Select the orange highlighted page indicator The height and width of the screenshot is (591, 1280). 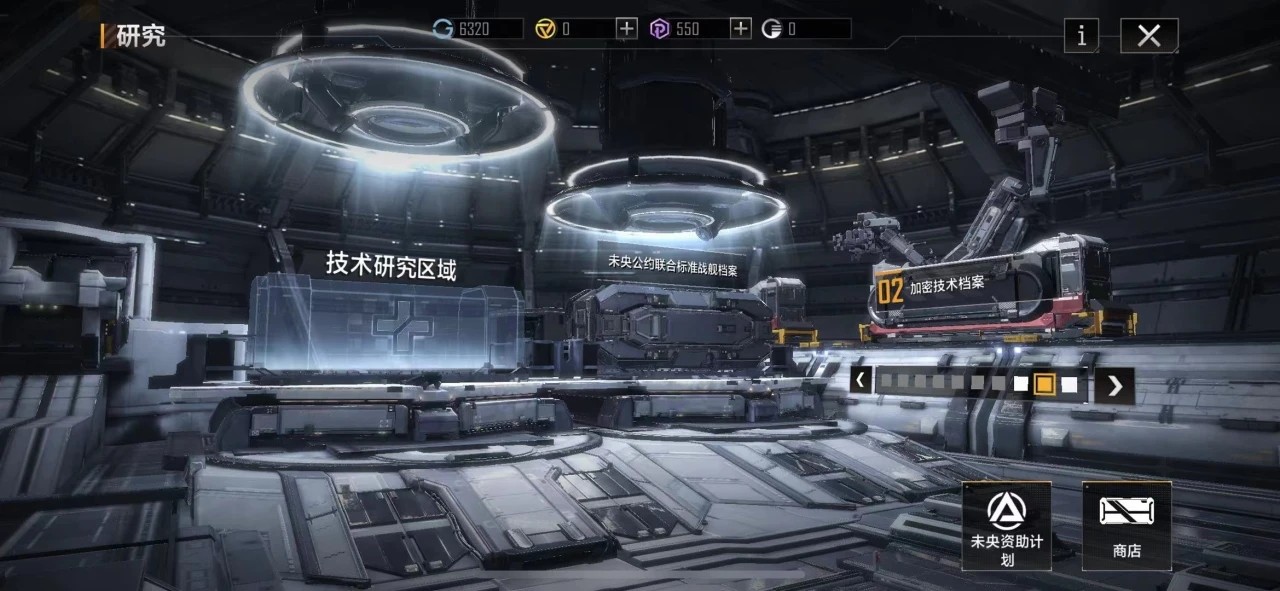1044,384
